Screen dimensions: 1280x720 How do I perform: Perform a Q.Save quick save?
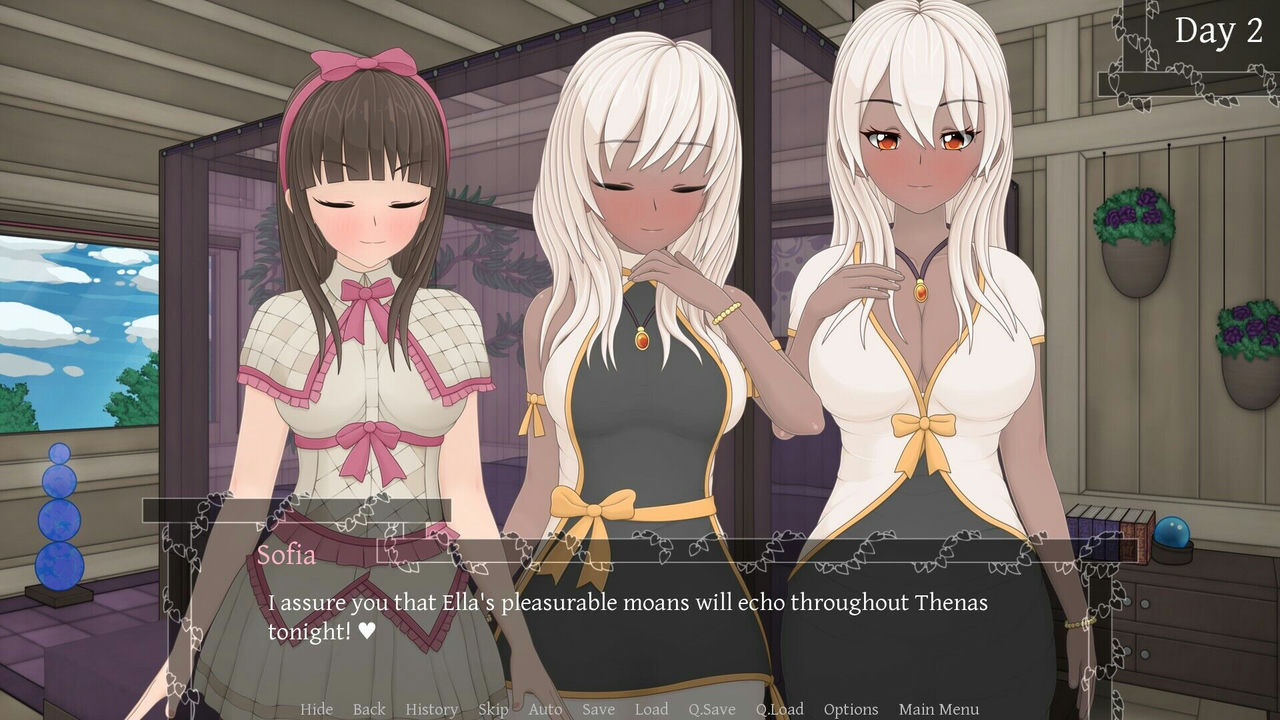pyautogui.click(x=711, y=709)
